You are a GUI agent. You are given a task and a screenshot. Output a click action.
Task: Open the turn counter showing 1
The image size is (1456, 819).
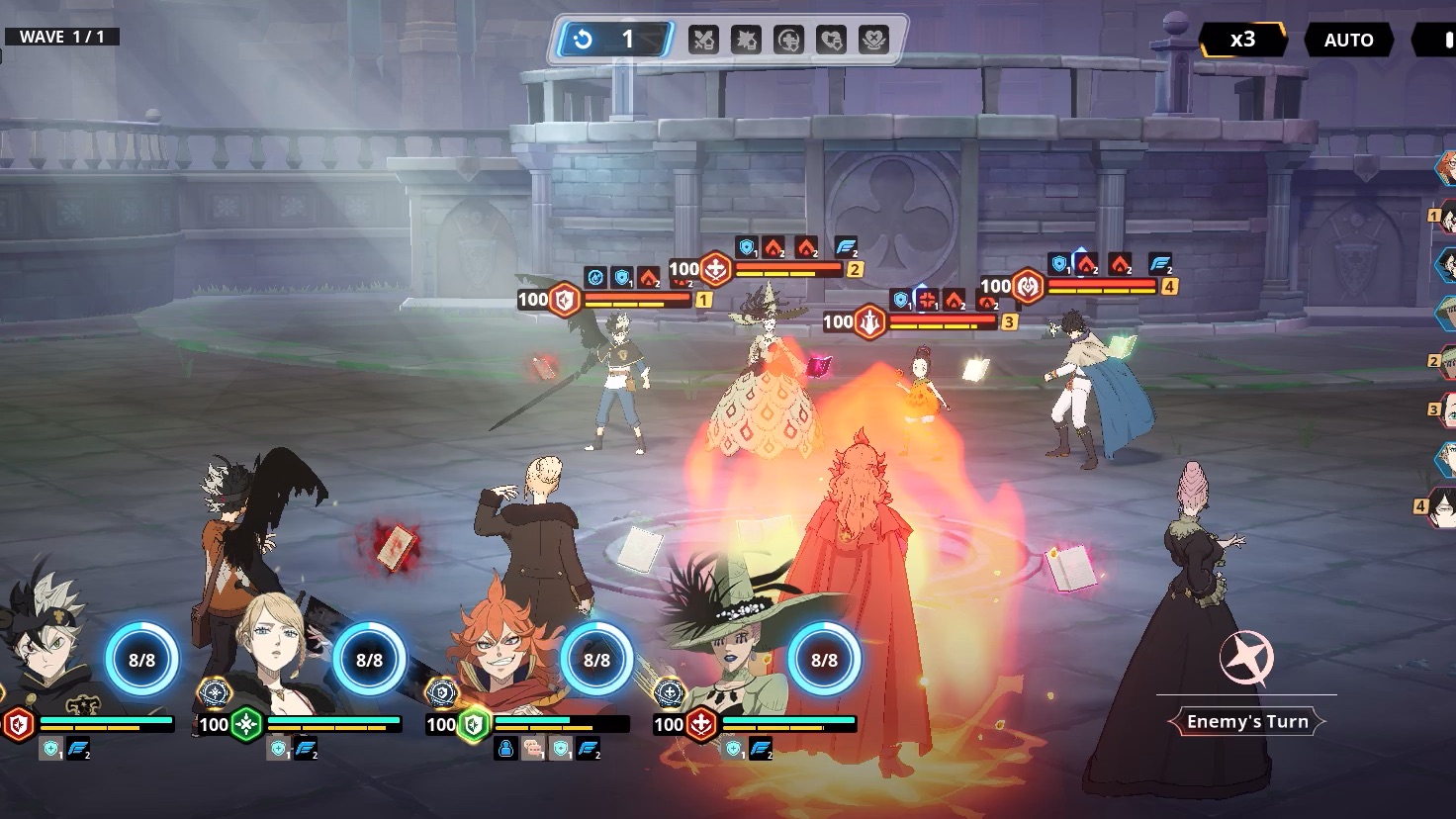tap(615, 40)
